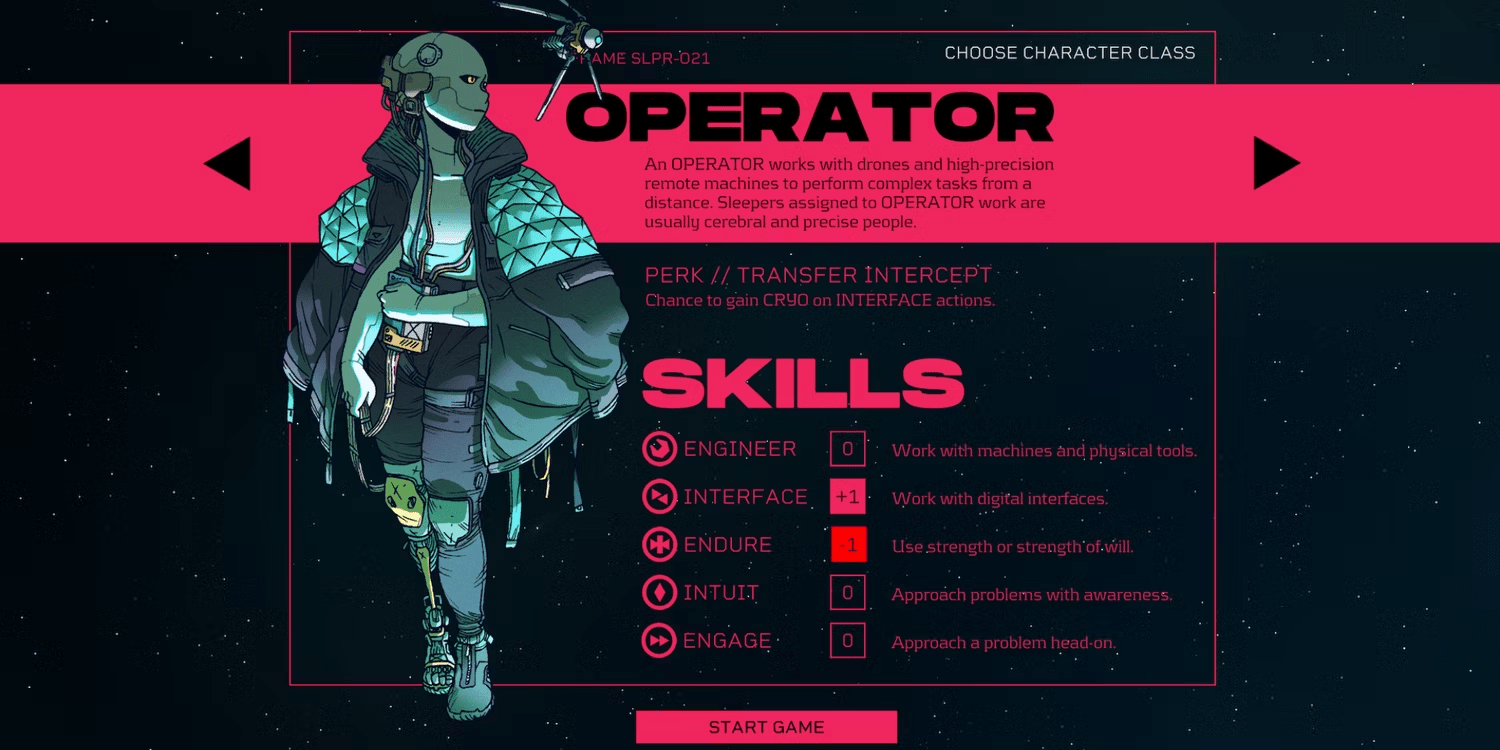Show the next character class

(x=1275, y=164)
